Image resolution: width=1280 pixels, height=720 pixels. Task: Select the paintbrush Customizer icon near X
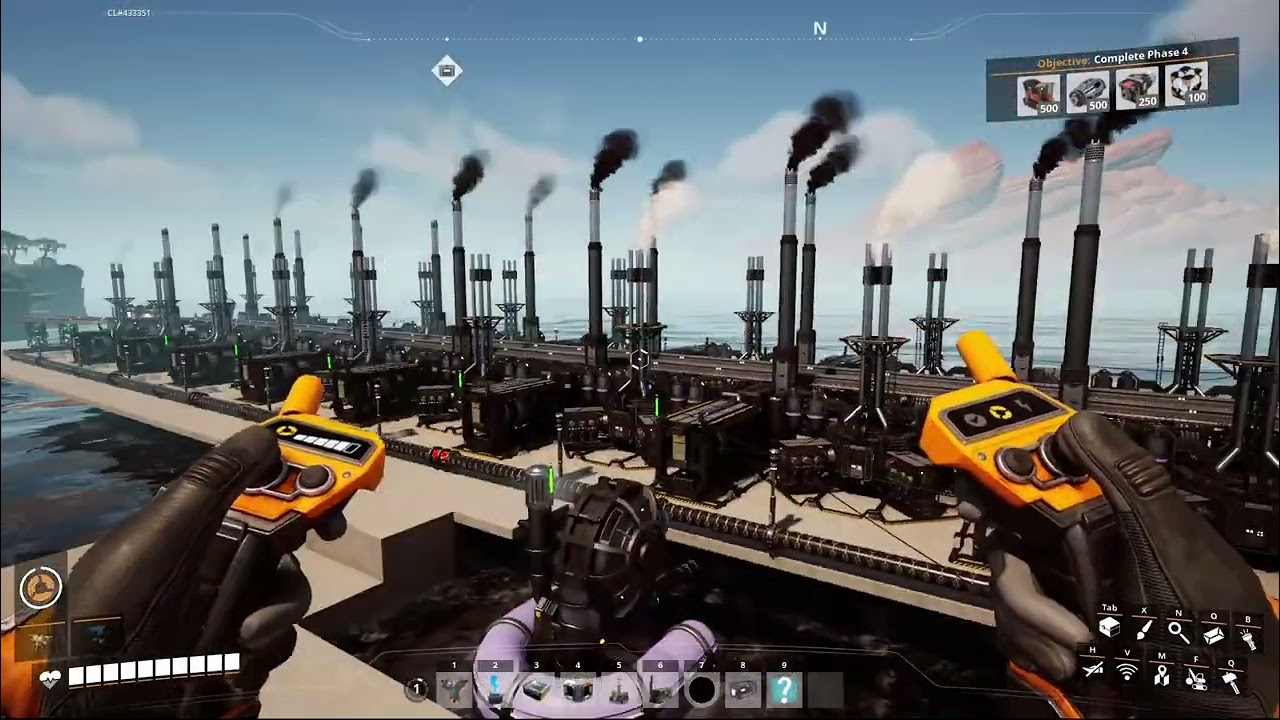[1144, 630]
